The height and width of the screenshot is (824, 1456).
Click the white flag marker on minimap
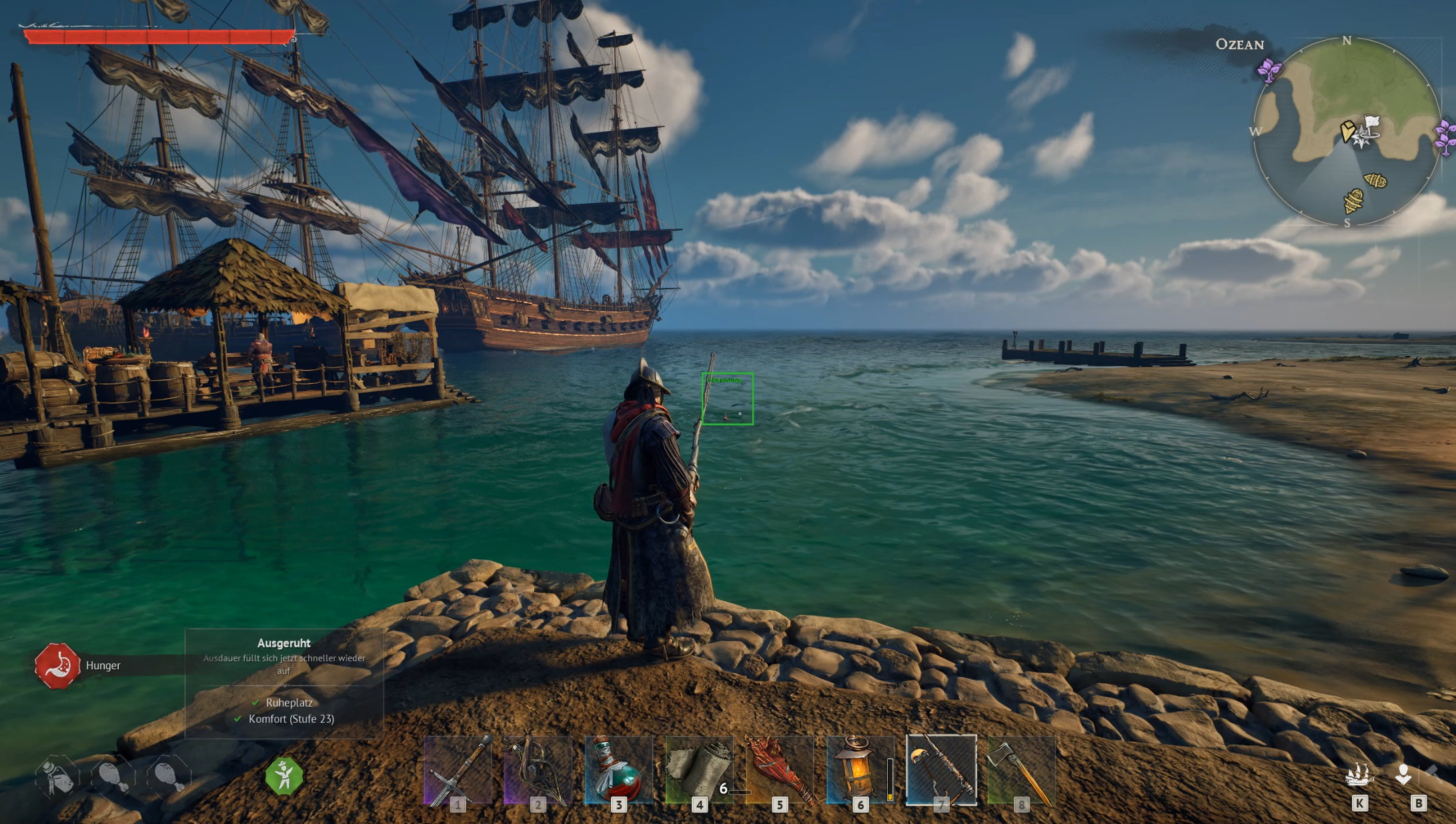(x=1371, y=123)
